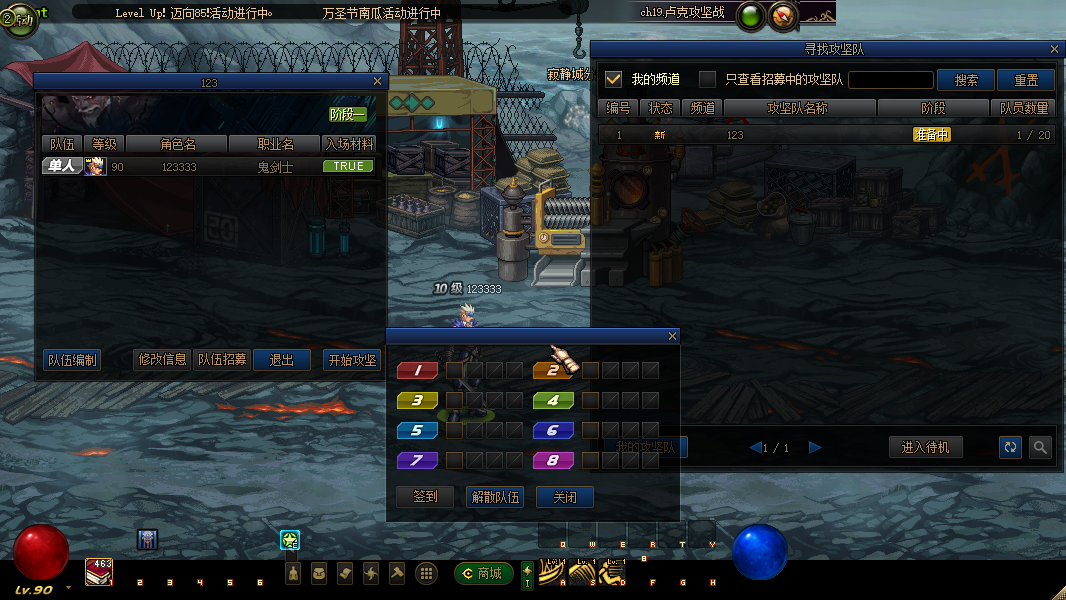Close the 123 raid party window

[x=377, y=82]
